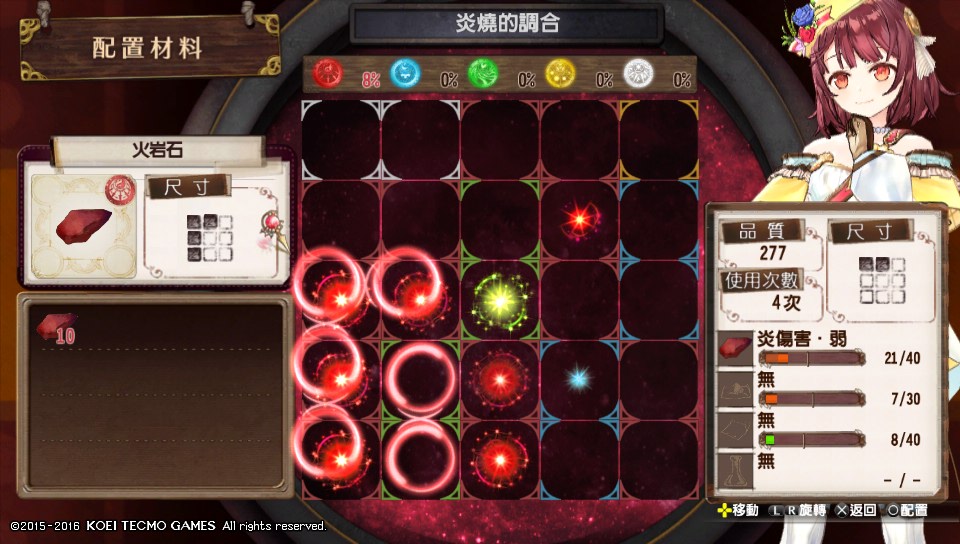Select the 火岩石 material row with quantity 10
Viewport: 960px width, 544px height.
[x=155, y=332]
